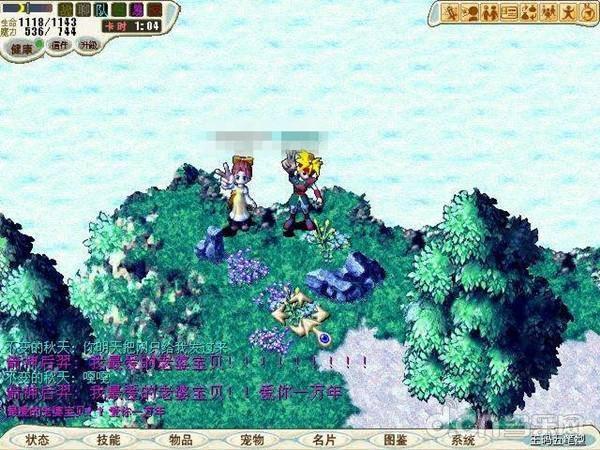This screenshot has height=450, width=600.
Task: Click the item trade exchange icon
Action: click(529, 13)
